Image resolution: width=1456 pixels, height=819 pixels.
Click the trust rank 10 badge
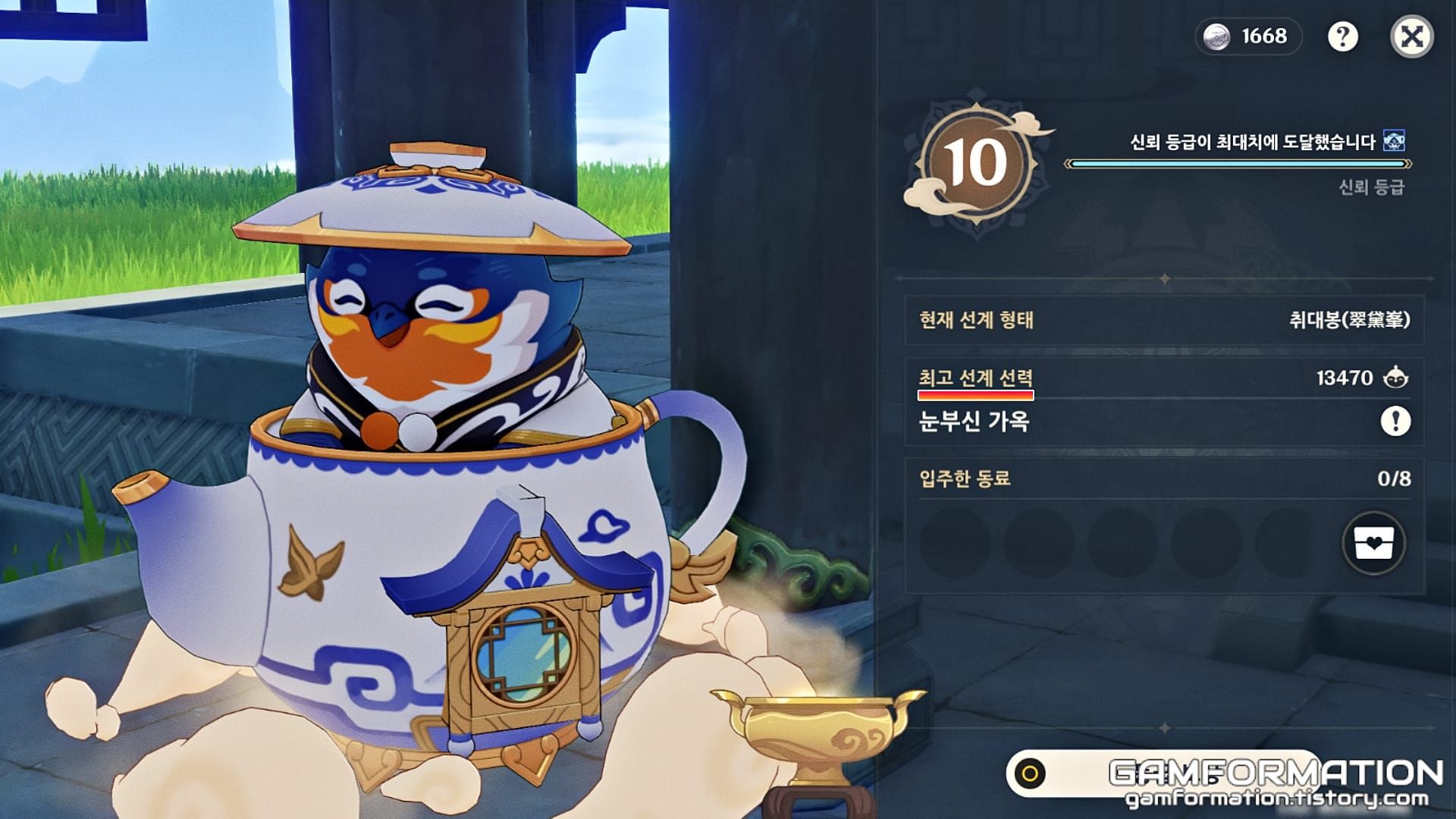tap(974, 164)
